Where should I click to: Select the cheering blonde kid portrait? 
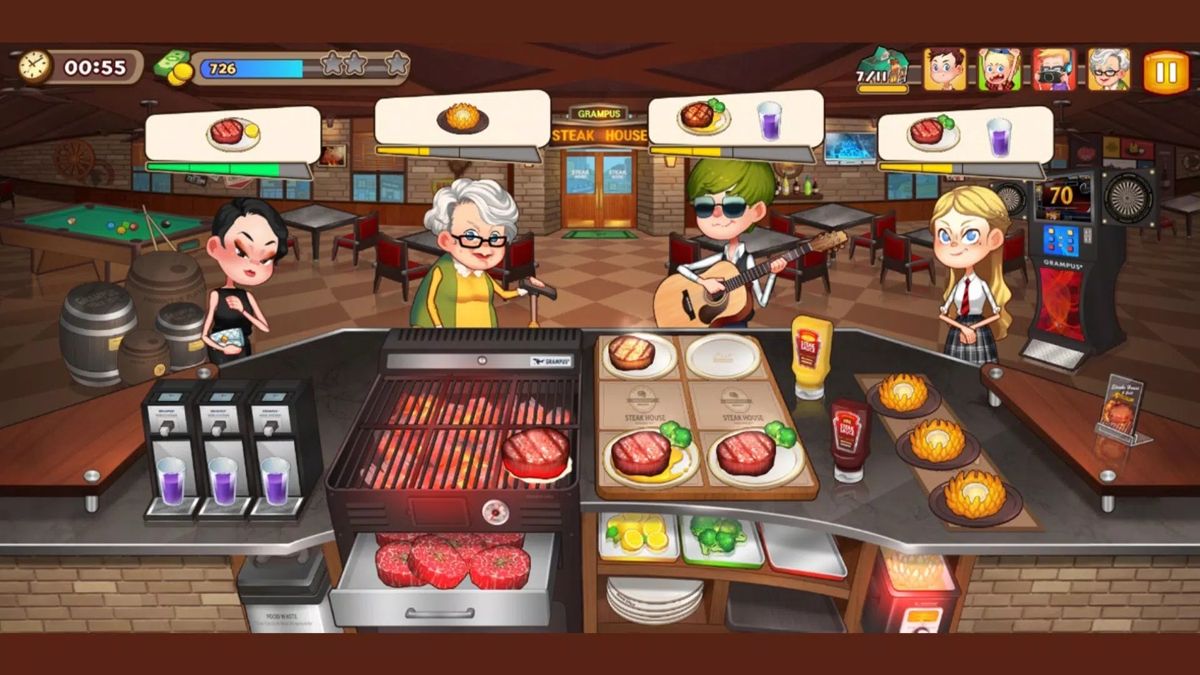point(999,70)
